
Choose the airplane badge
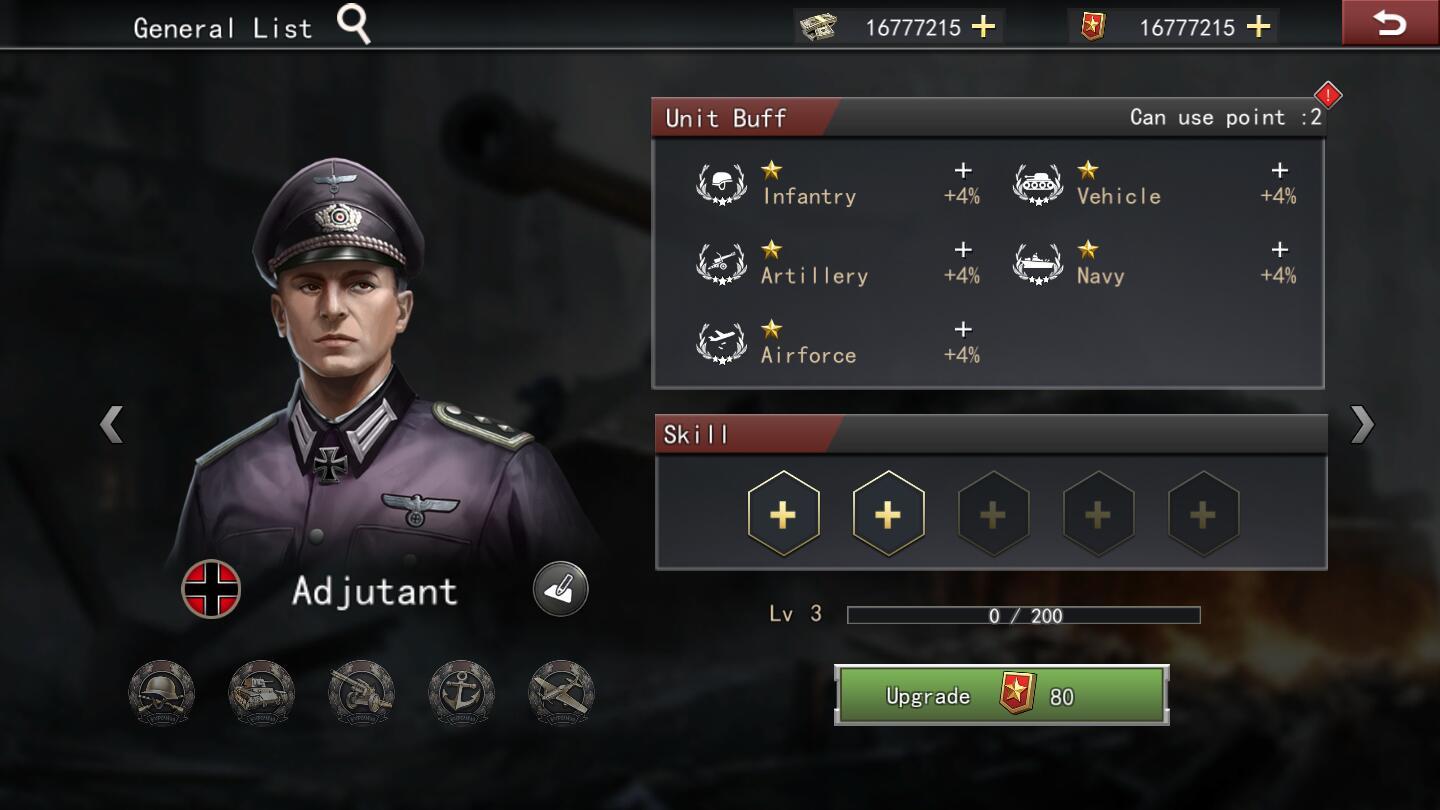click(561, 692)
